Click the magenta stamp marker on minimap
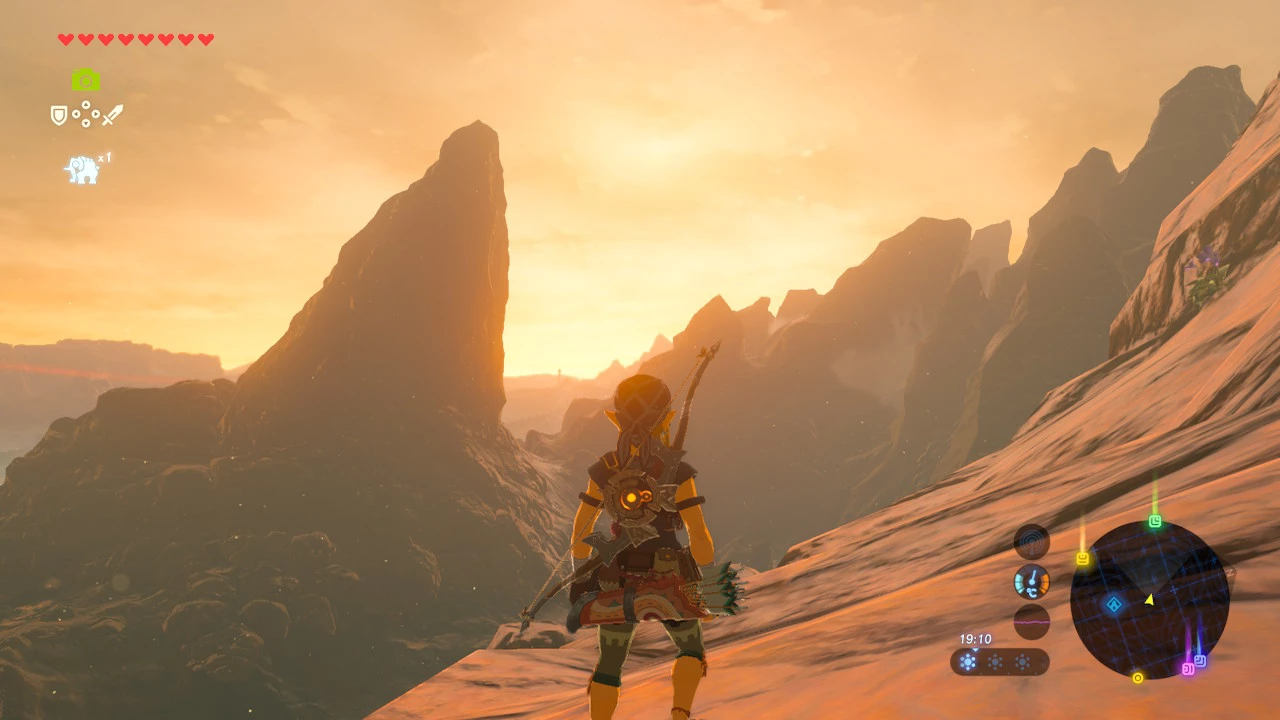The image size is (1280, 720). pyautogui.click(x=1188, y=668)
